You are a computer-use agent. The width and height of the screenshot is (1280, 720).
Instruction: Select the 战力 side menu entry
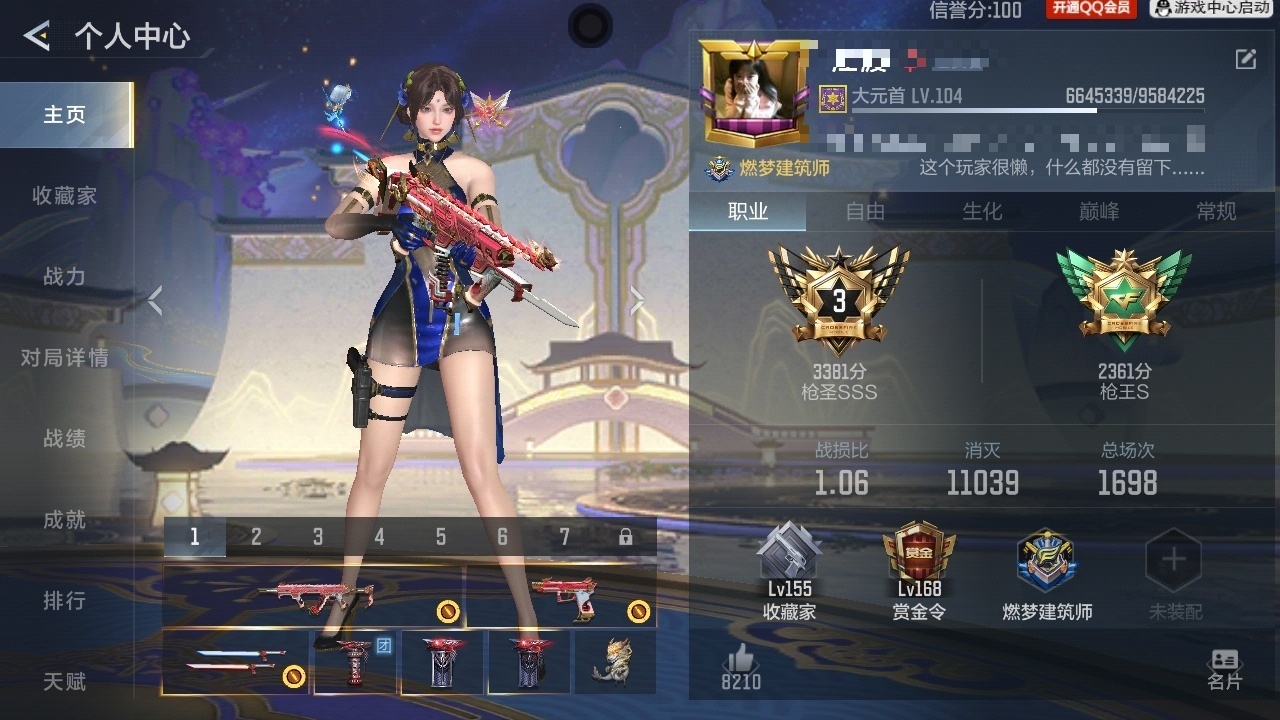coord(65,276)
